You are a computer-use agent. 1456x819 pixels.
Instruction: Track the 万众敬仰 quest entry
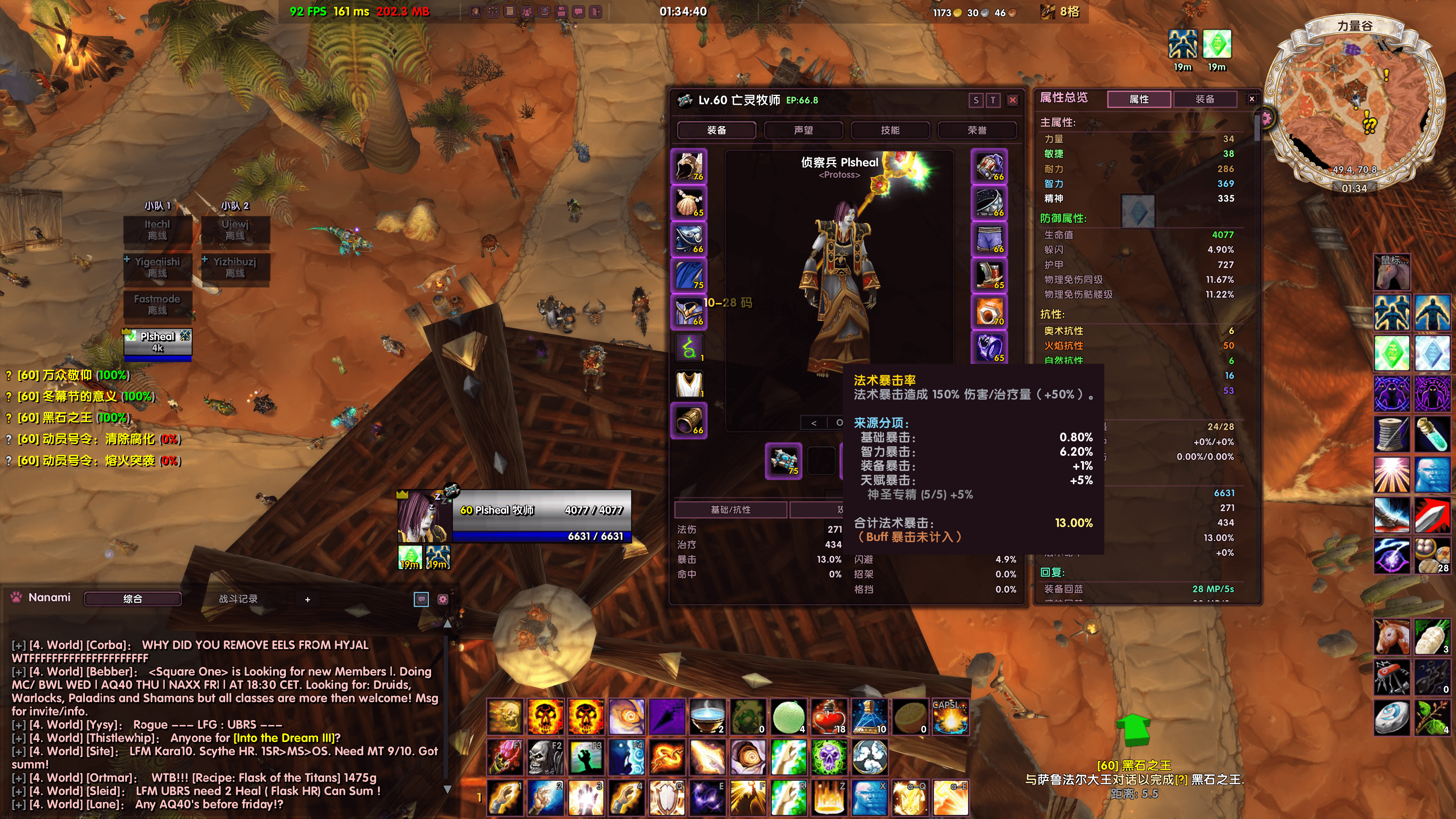(74, 375)
